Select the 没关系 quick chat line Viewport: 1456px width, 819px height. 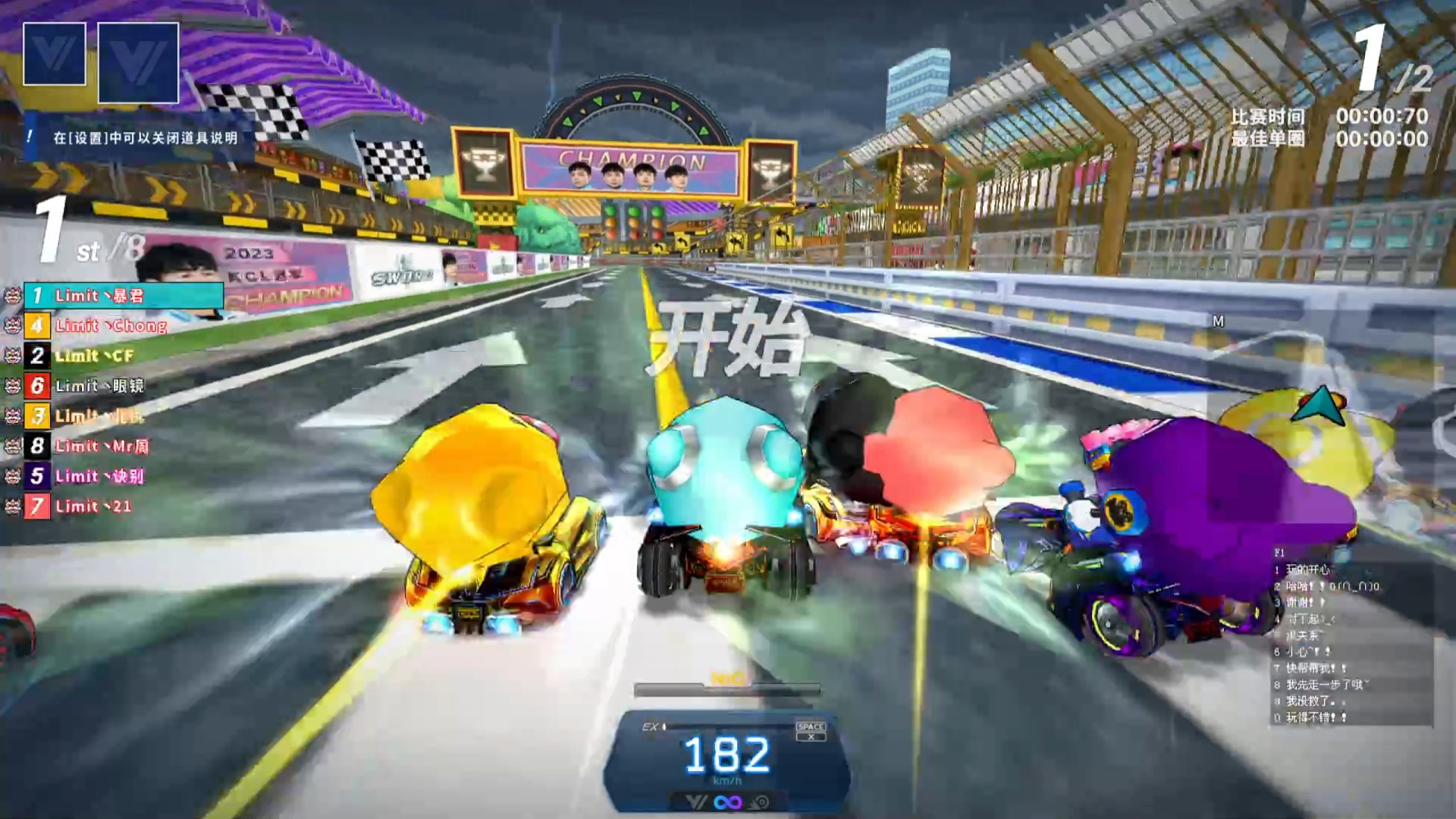(x=1304, y=635)
